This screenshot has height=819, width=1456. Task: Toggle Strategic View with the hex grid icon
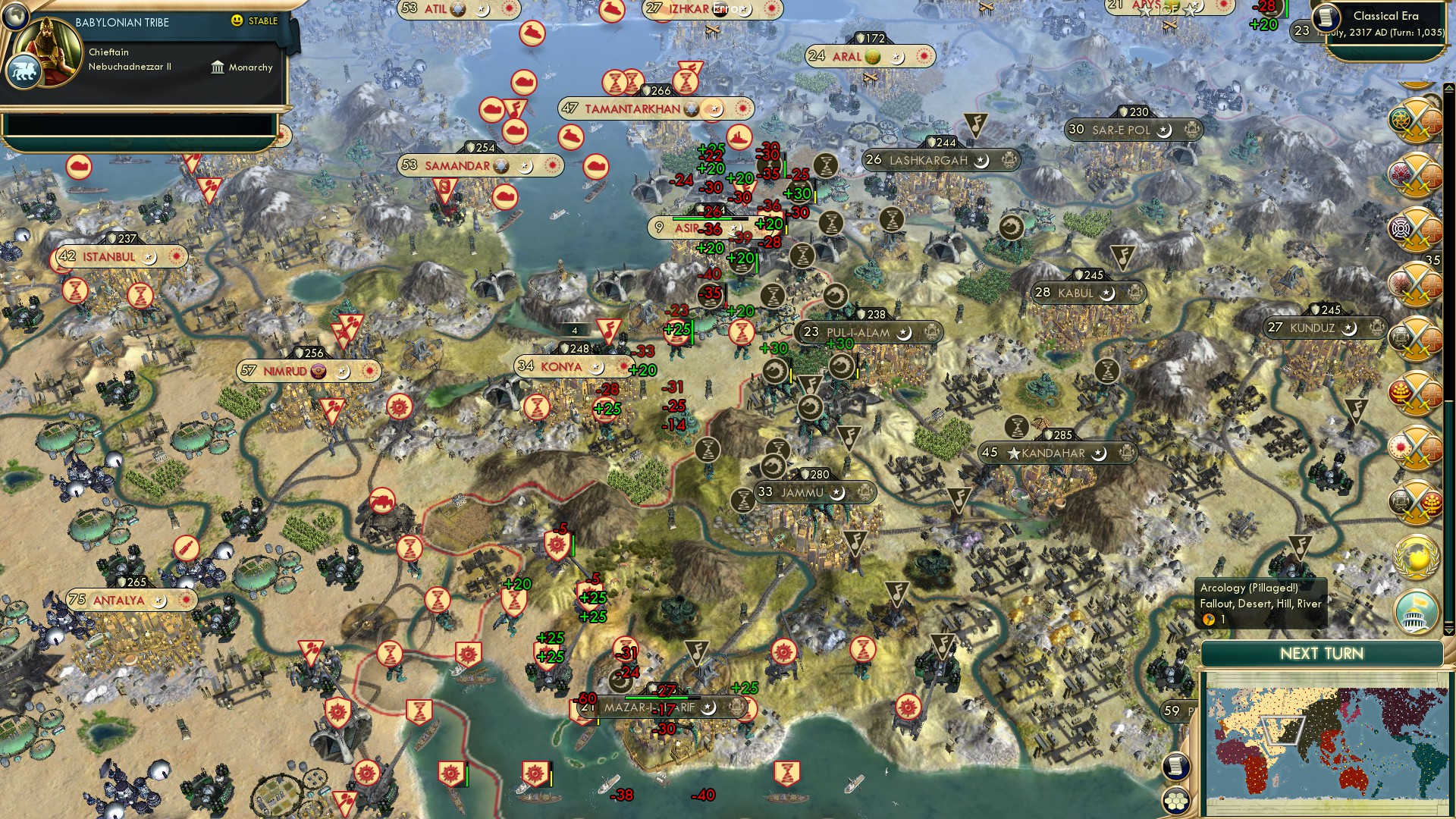coord(1176,801)
